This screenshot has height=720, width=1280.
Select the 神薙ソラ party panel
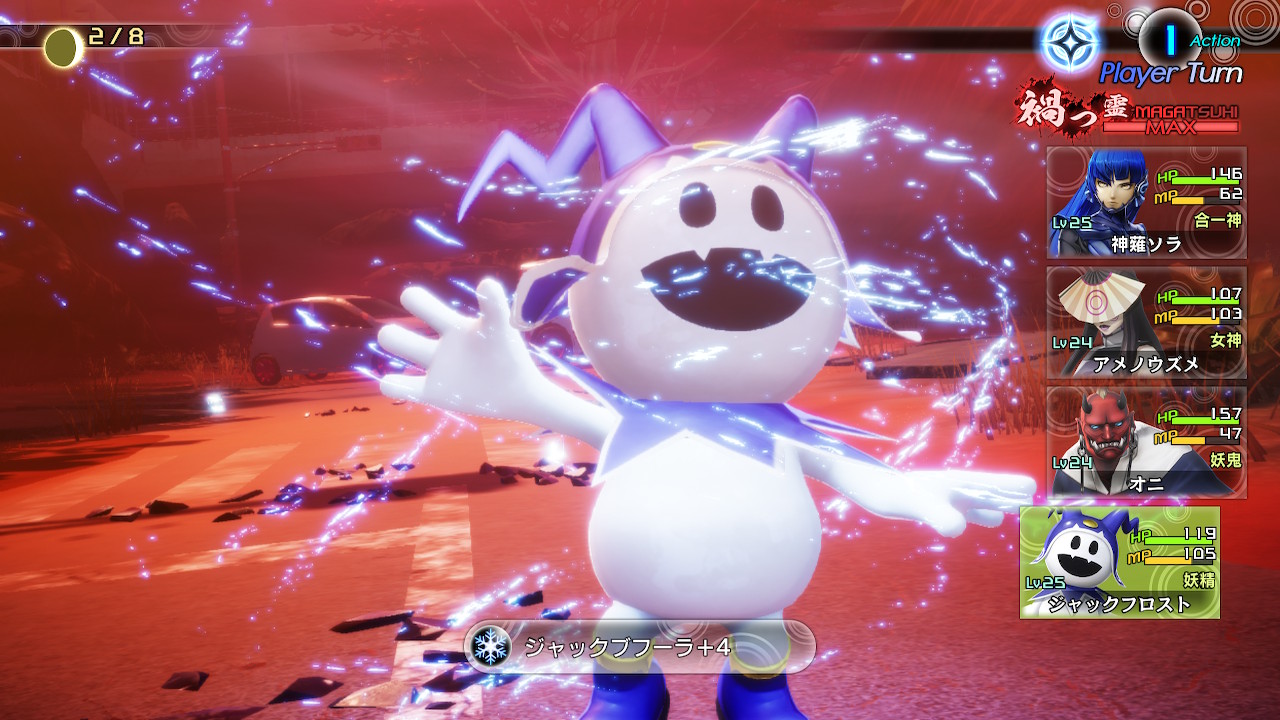(1146, 202)
